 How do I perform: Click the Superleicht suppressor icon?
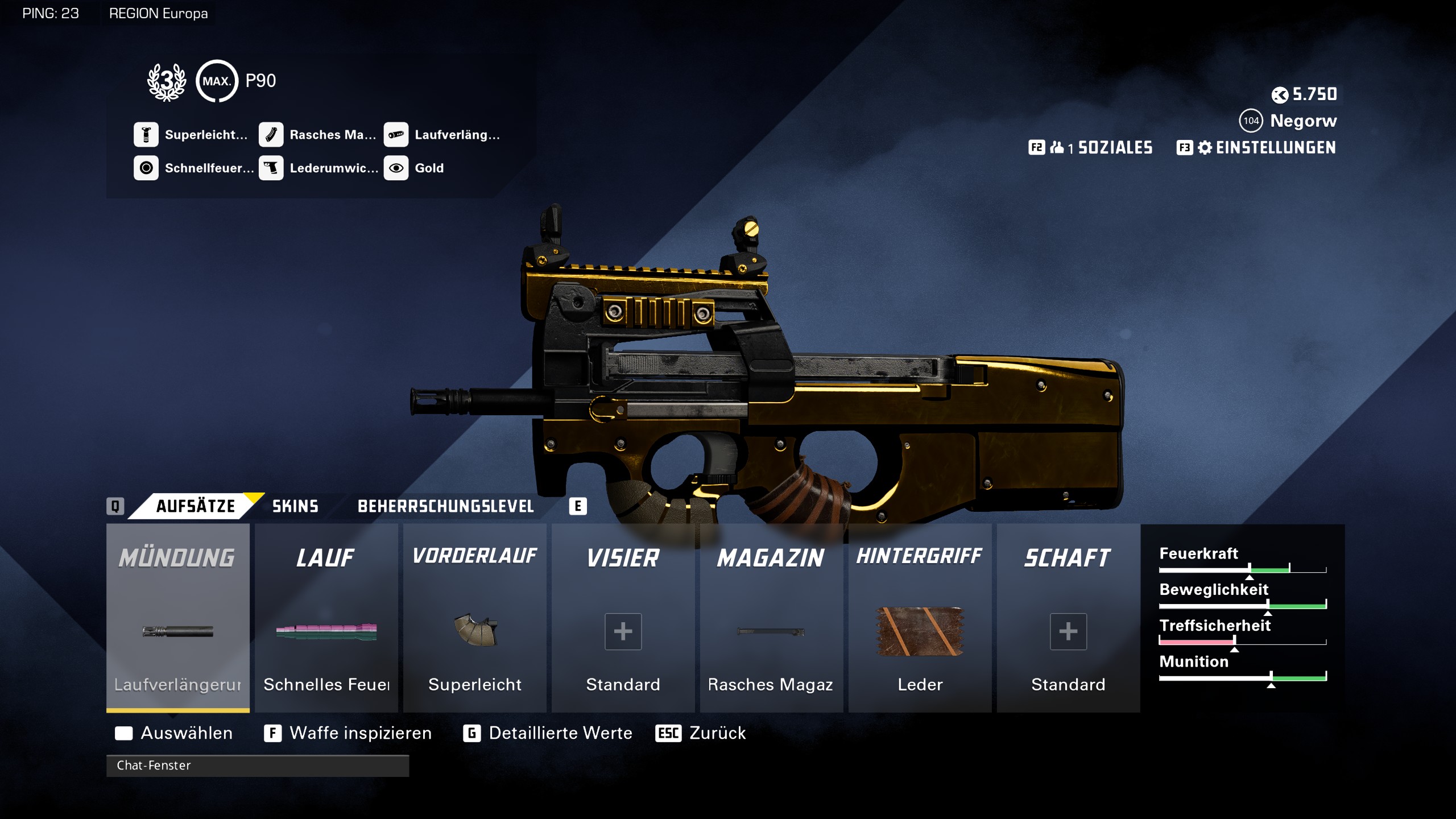[147, 135]
